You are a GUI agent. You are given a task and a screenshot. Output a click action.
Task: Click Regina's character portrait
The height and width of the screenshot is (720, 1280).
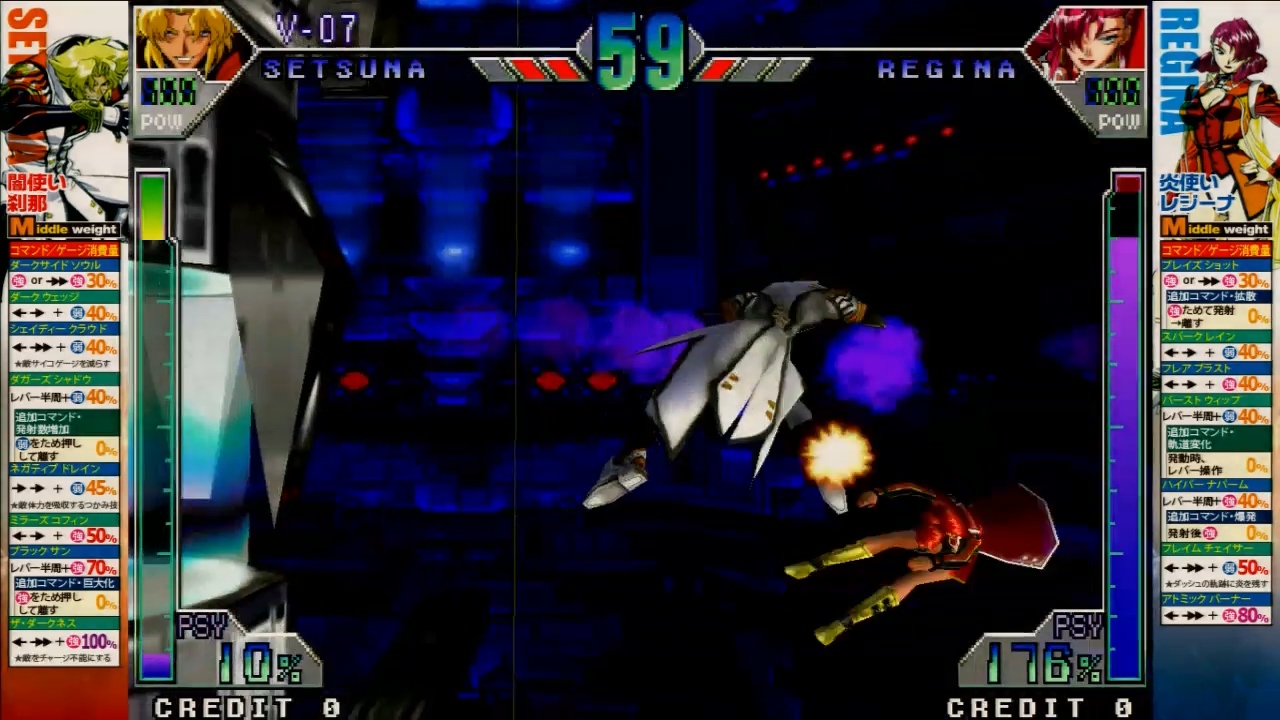coord(1086,42)
